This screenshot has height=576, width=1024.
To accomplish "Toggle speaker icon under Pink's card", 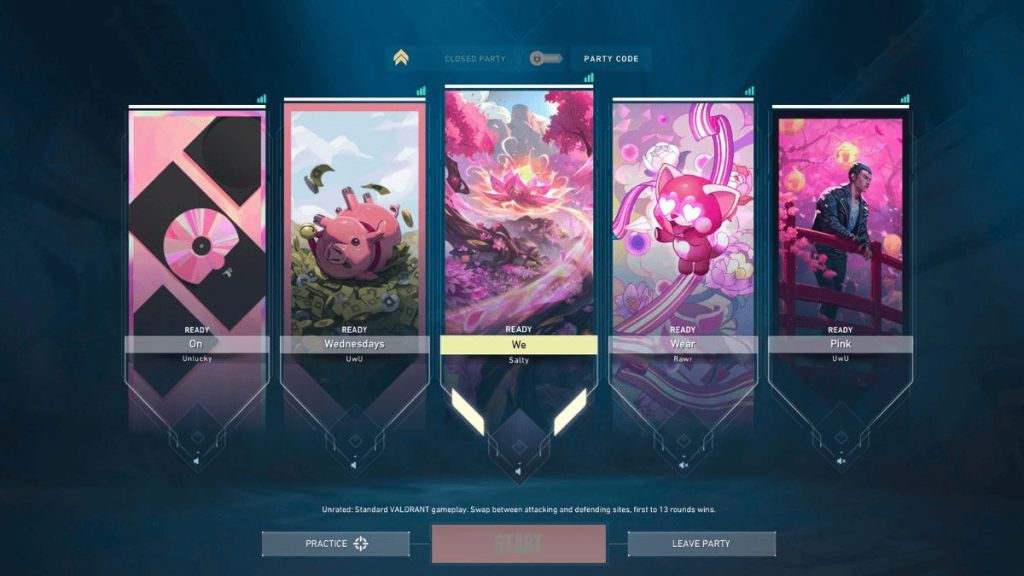I will coord(841,461).
